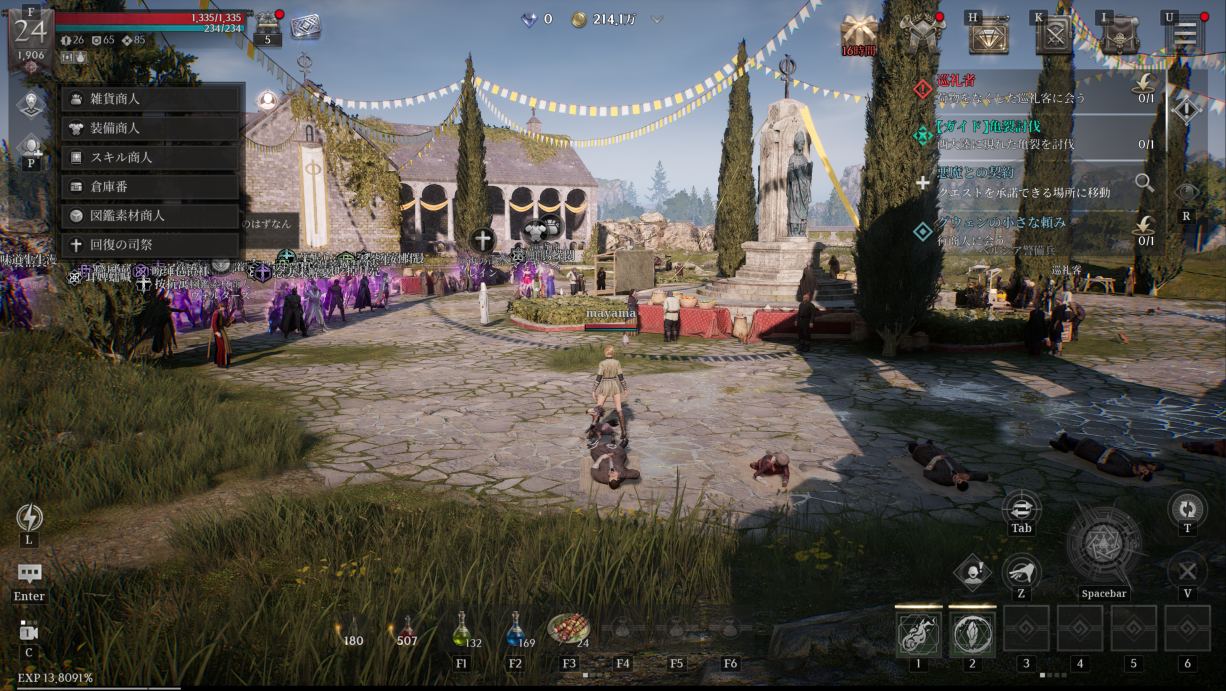Choose the 装備商人 entry

coord(152,128)
